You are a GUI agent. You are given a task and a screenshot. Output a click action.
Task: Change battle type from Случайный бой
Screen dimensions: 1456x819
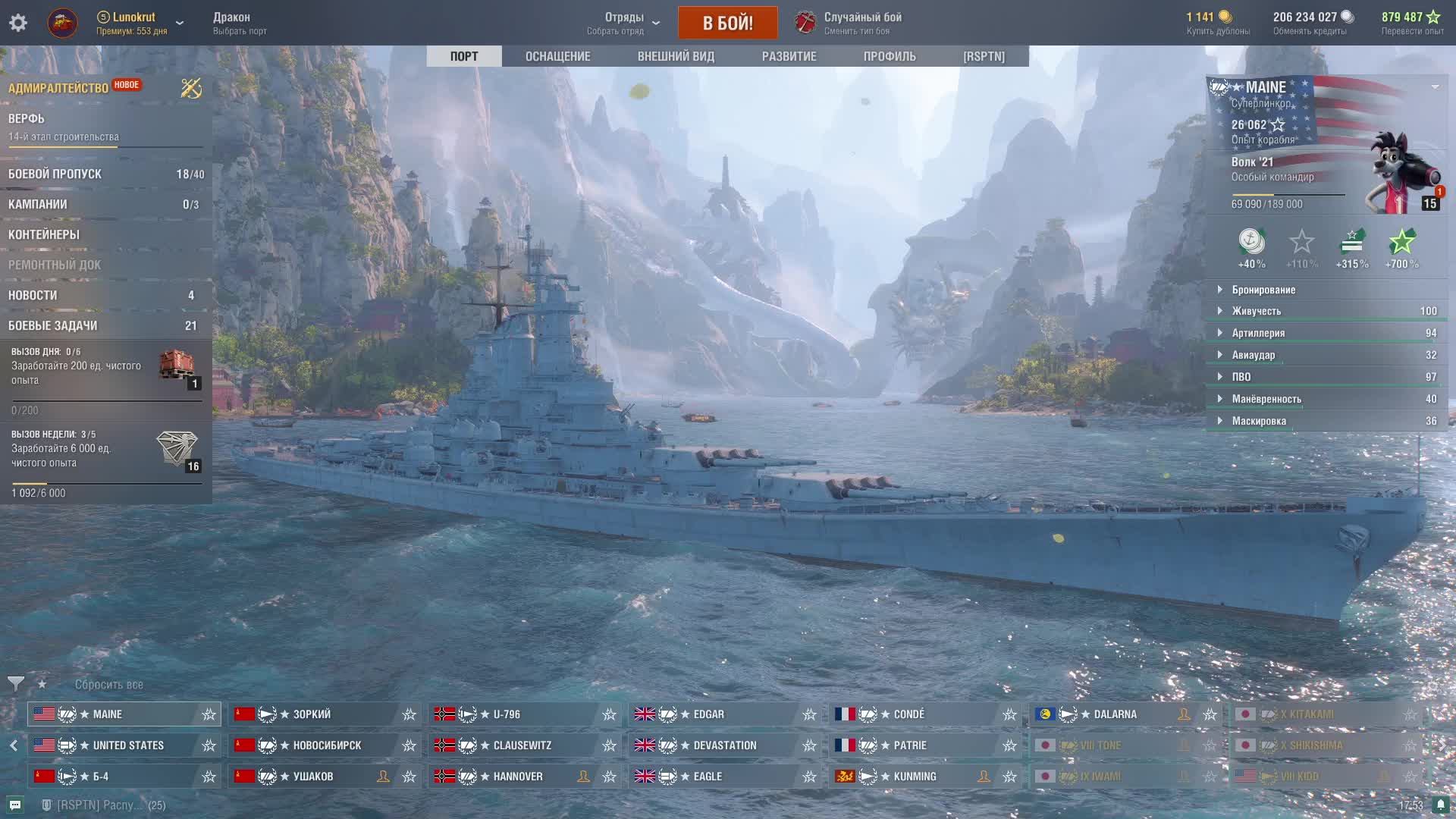pos(862,23)
